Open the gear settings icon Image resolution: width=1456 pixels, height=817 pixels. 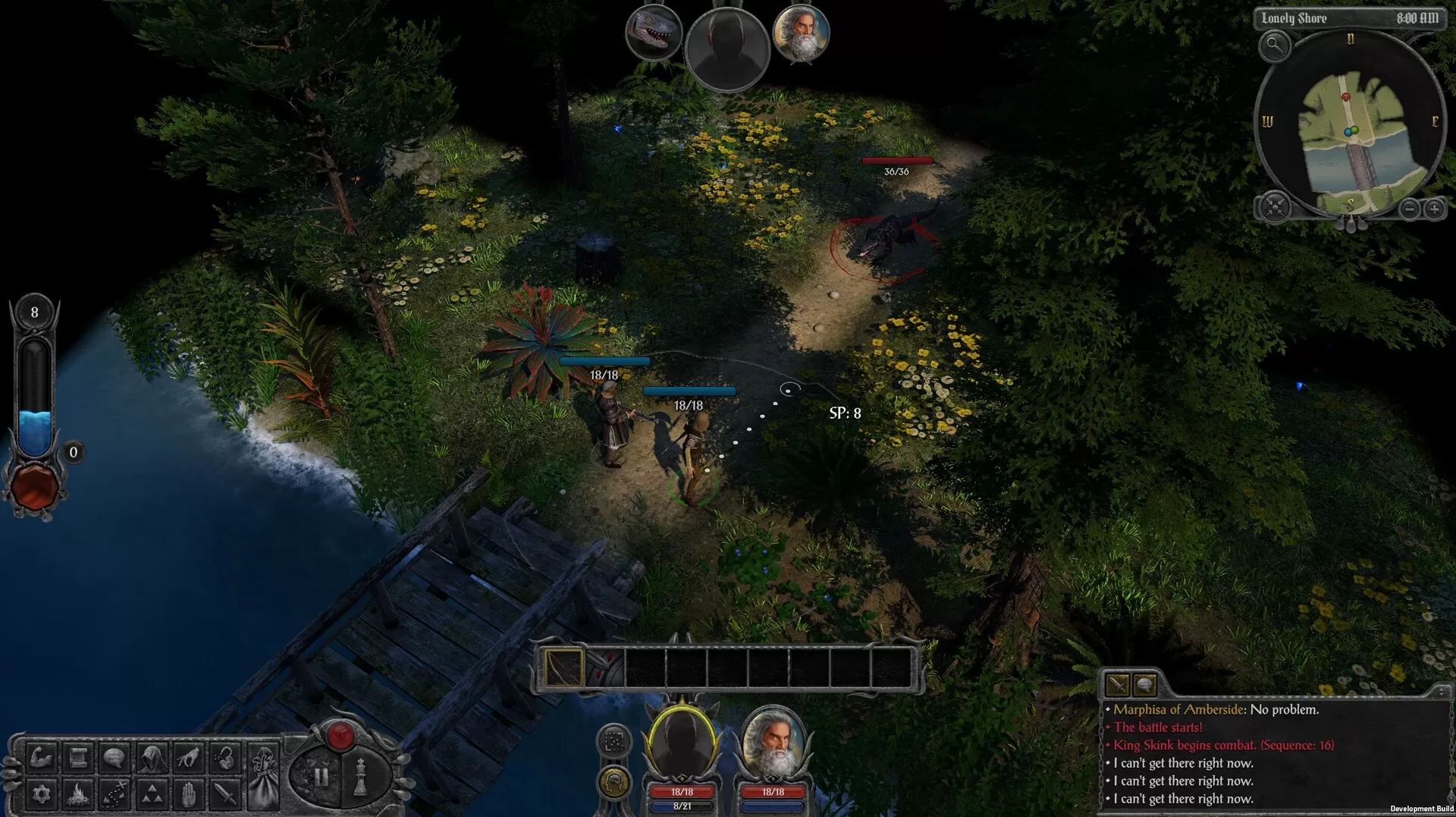[41, 796]
